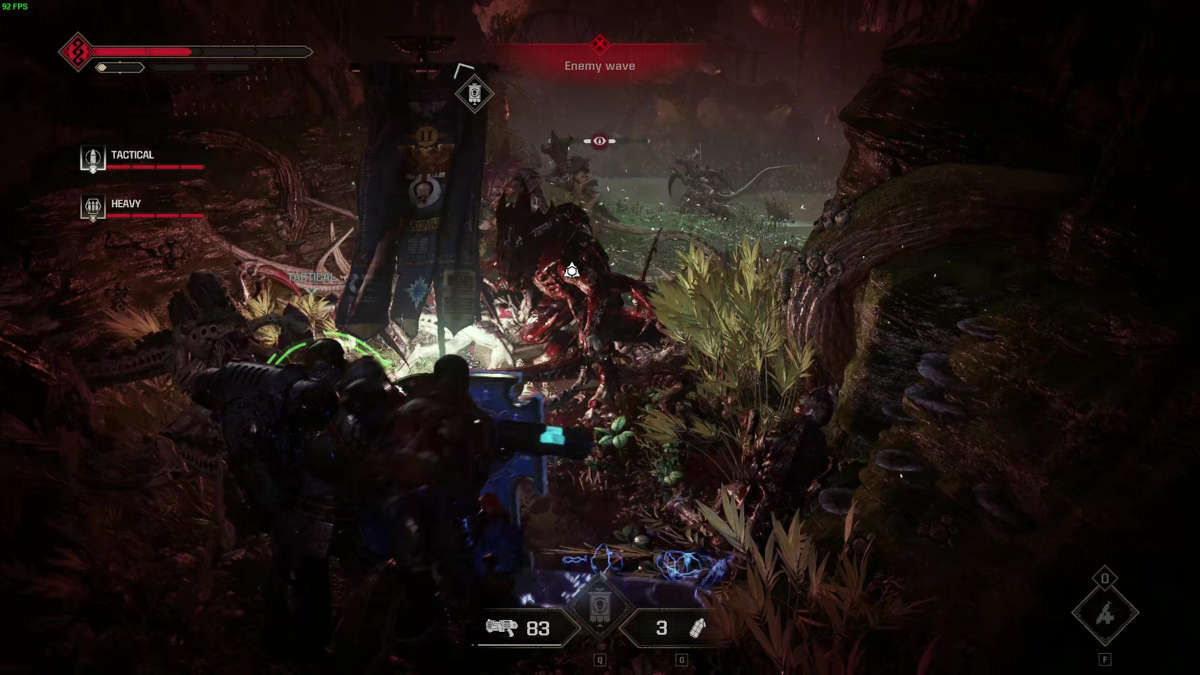The width and height of the screenshot is (1200, 675).
Task: Click the red Enemy wave alert icon
Action: pos(600,44)
